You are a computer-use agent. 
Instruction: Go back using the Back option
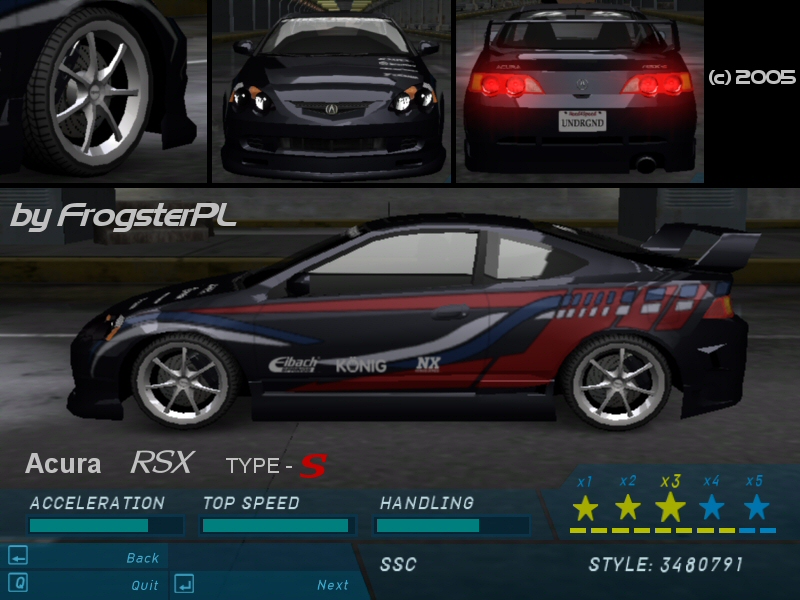coord(143,558)
